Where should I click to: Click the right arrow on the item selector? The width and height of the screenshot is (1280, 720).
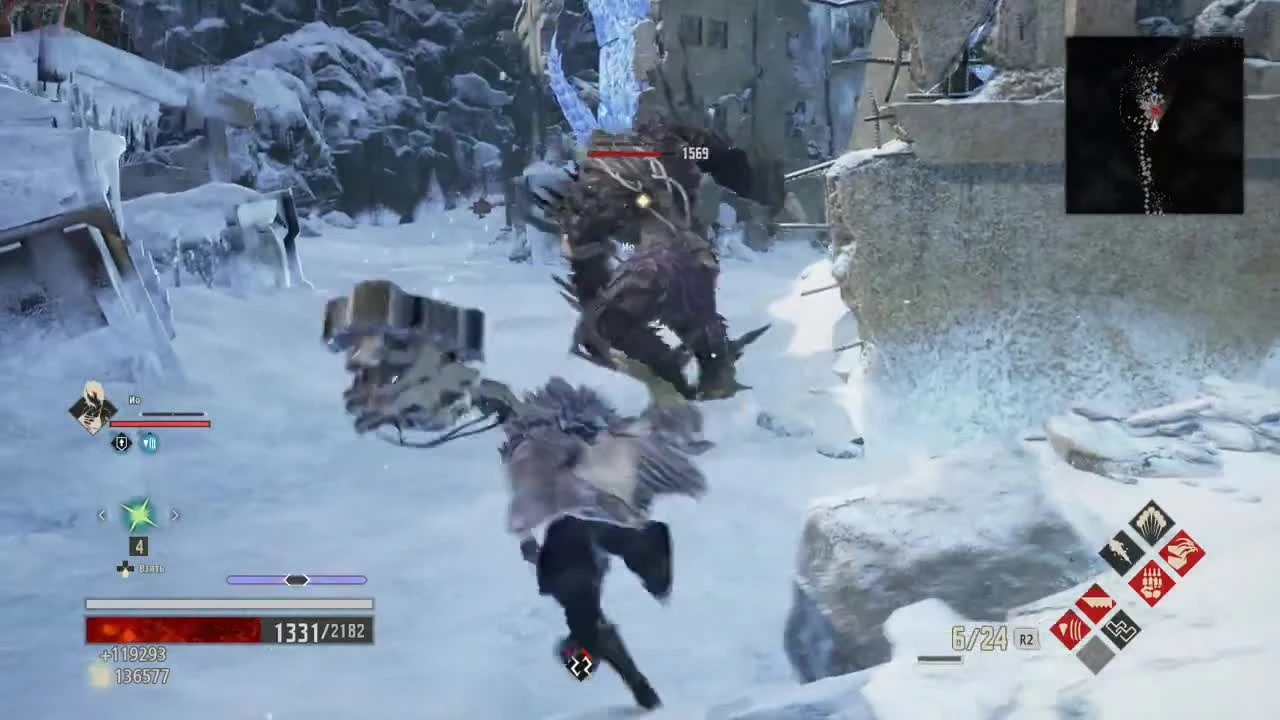[175, 514]
